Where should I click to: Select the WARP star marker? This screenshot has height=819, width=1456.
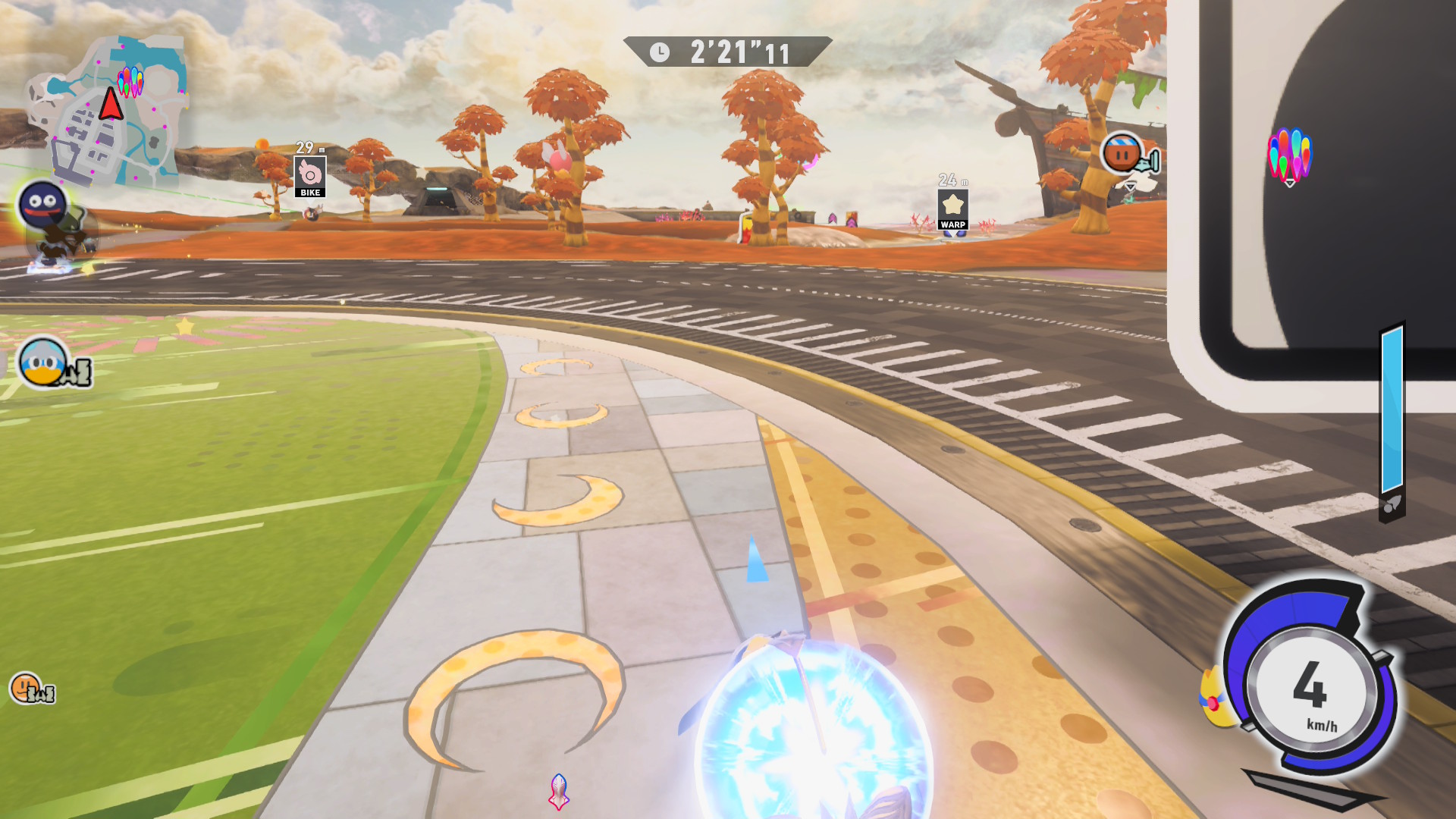tap(952, 209)
